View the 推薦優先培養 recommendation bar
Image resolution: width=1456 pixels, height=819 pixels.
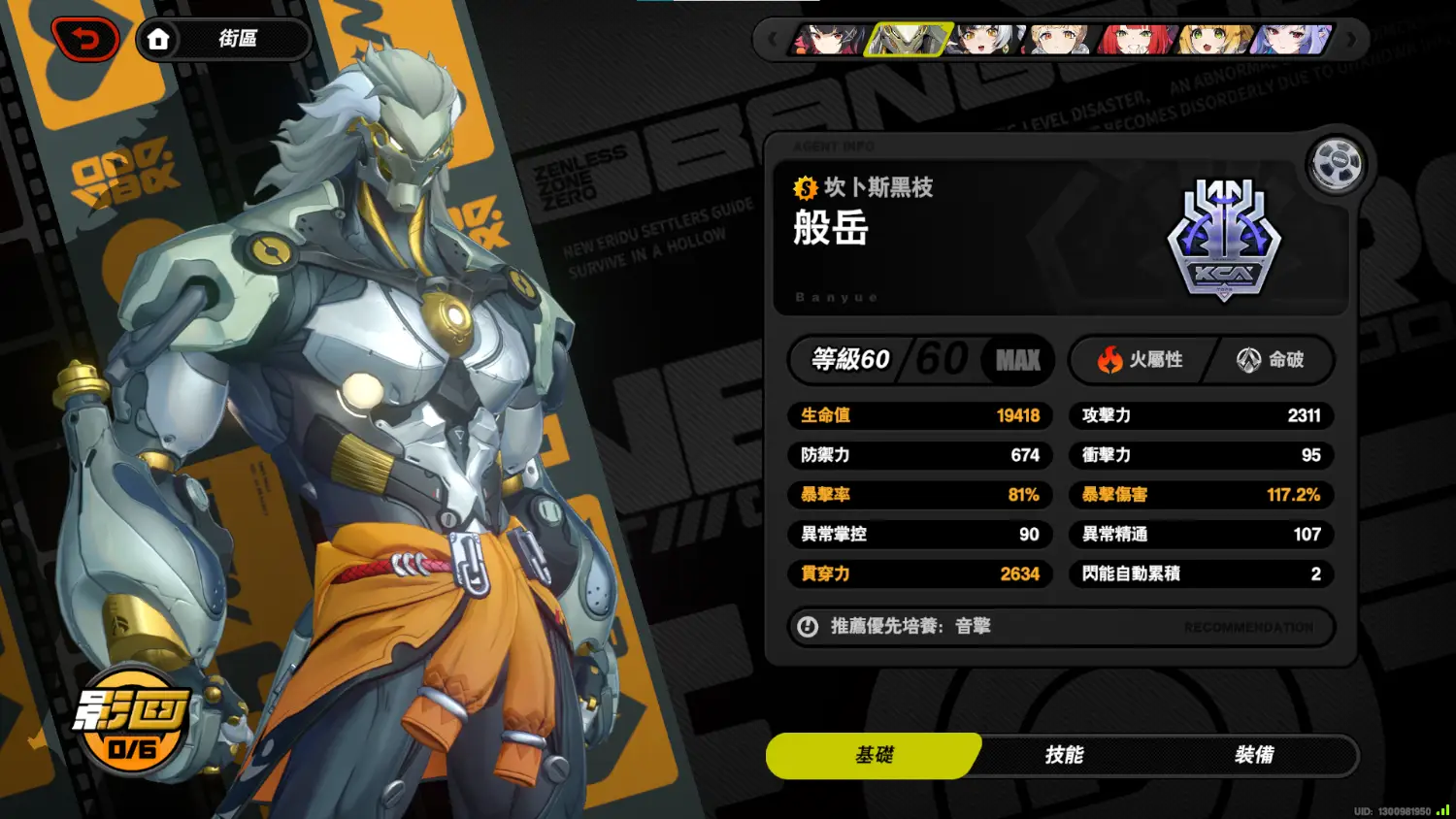click(1061, 627)
